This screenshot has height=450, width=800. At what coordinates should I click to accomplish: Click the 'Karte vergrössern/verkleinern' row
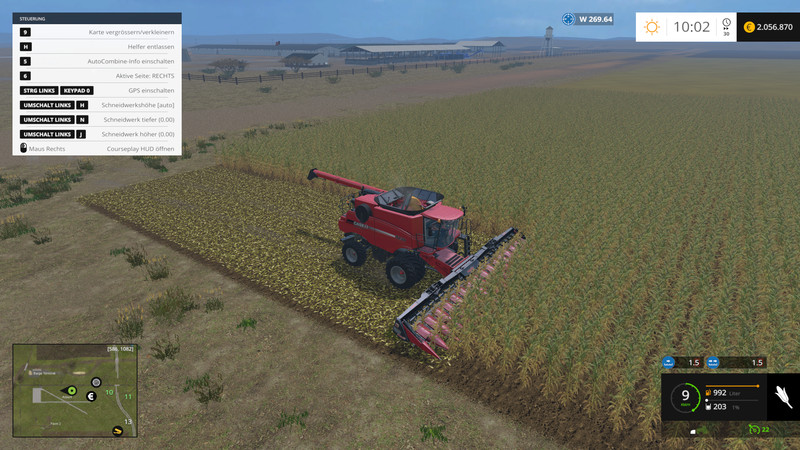pyautogui.click(x=97, y=33)
